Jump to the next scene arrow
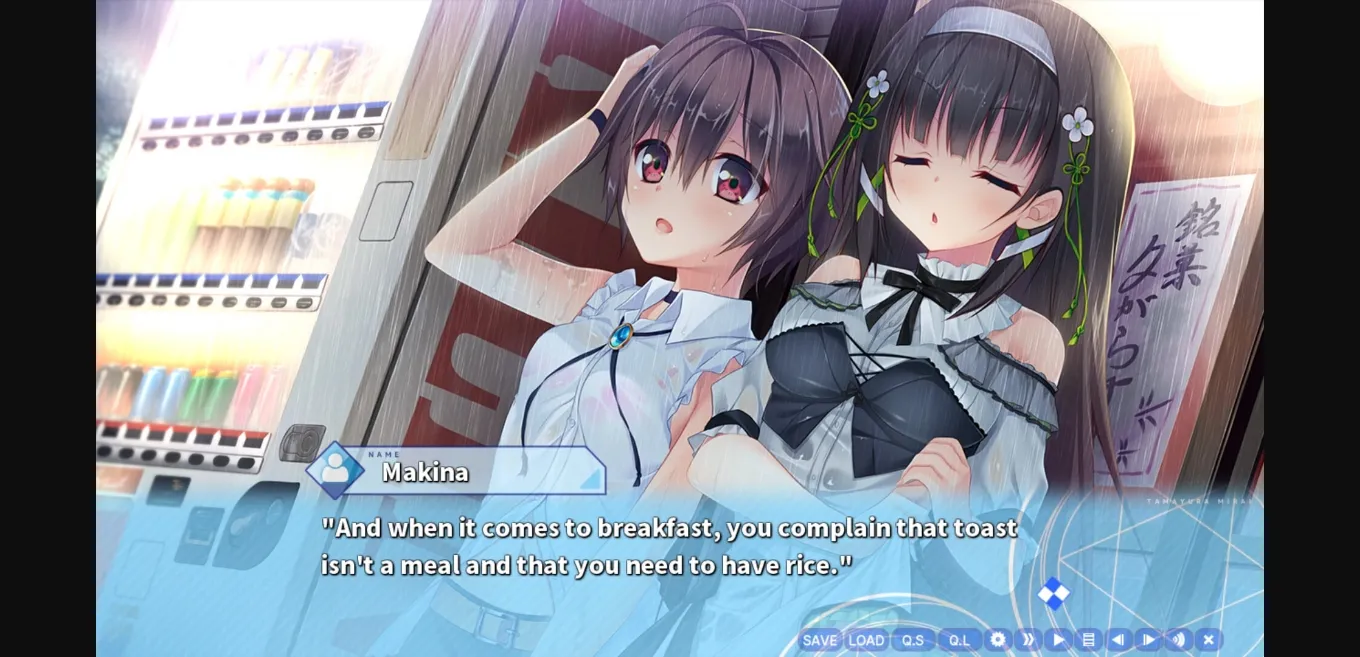 [1148, 640]
